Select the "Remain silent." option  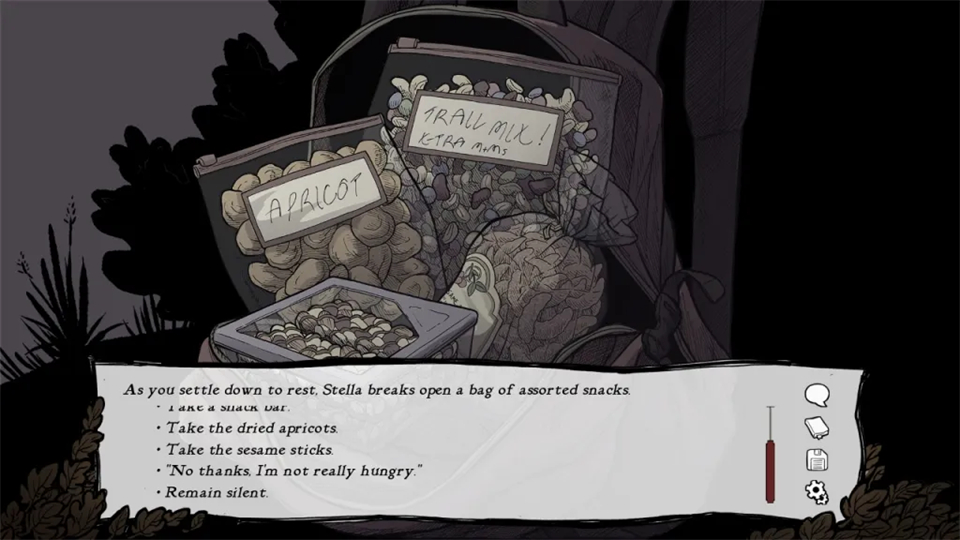pos(217,492)
